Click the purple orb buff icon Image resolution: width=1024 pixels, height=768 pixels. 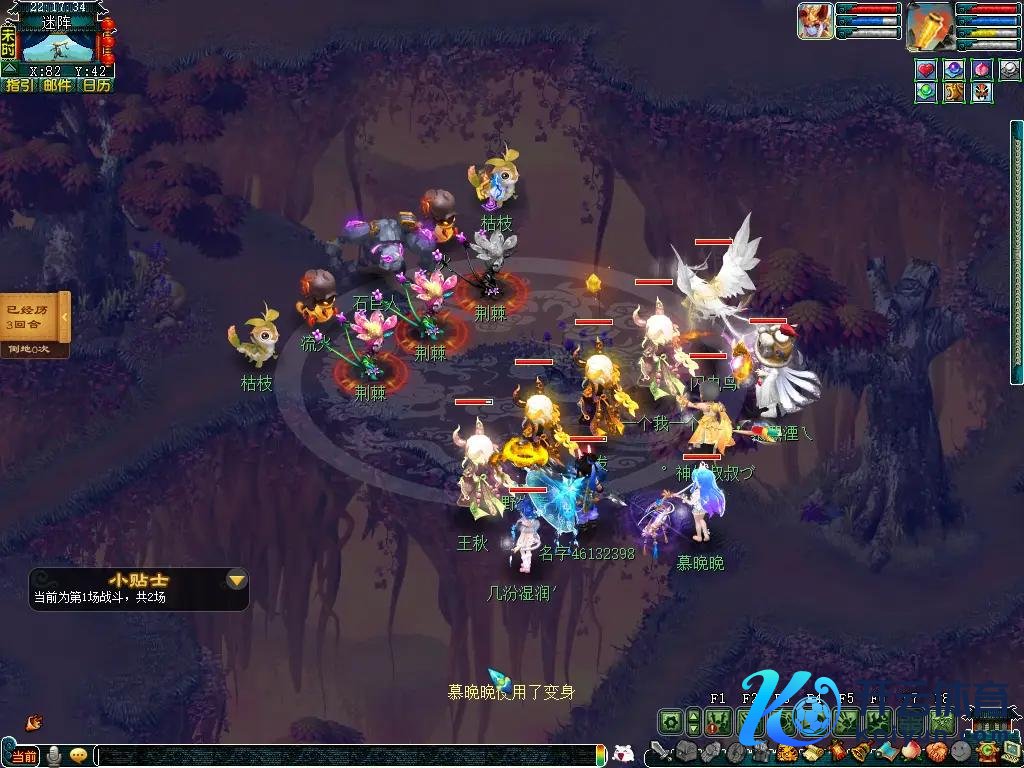(954, 70)
